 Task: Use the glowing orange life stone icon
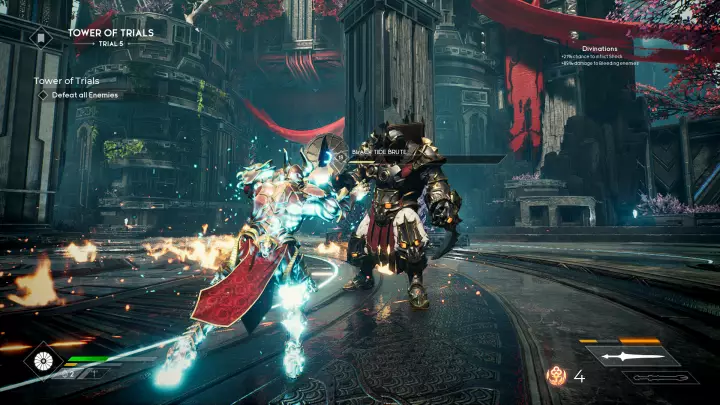(554, 377)
